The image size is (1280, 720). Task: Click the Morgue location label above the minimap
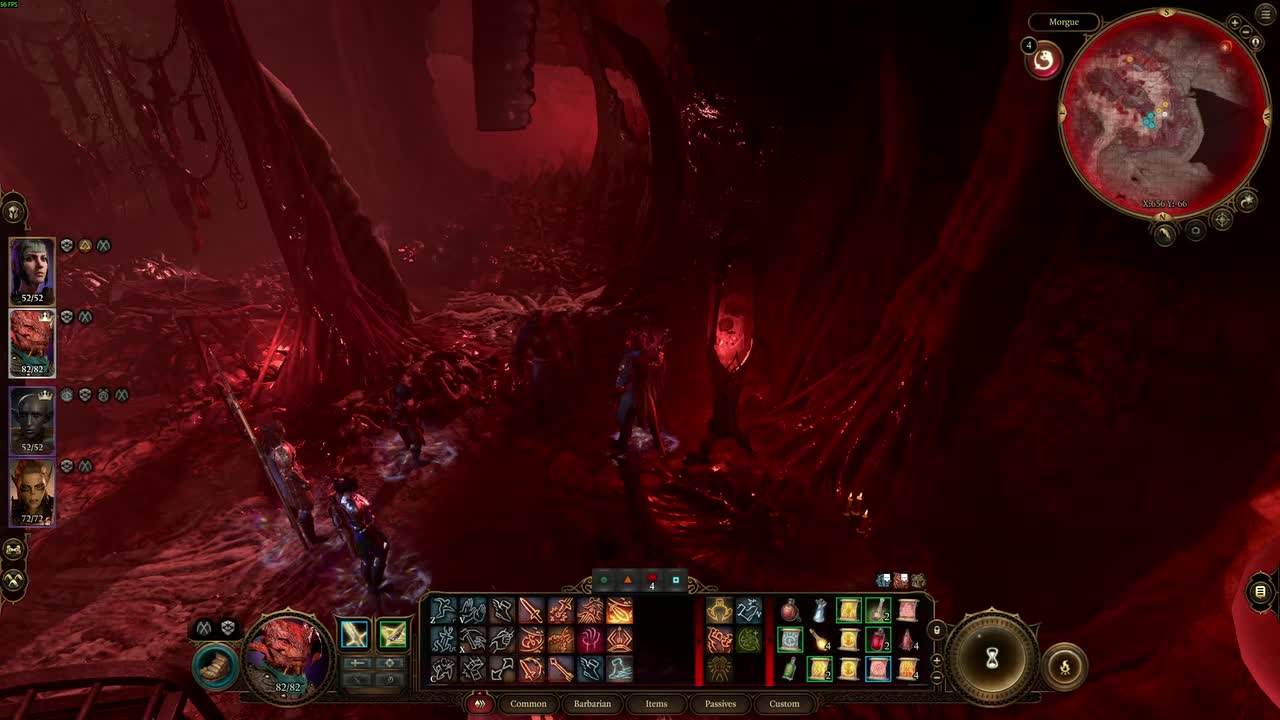pos(1063,21)
